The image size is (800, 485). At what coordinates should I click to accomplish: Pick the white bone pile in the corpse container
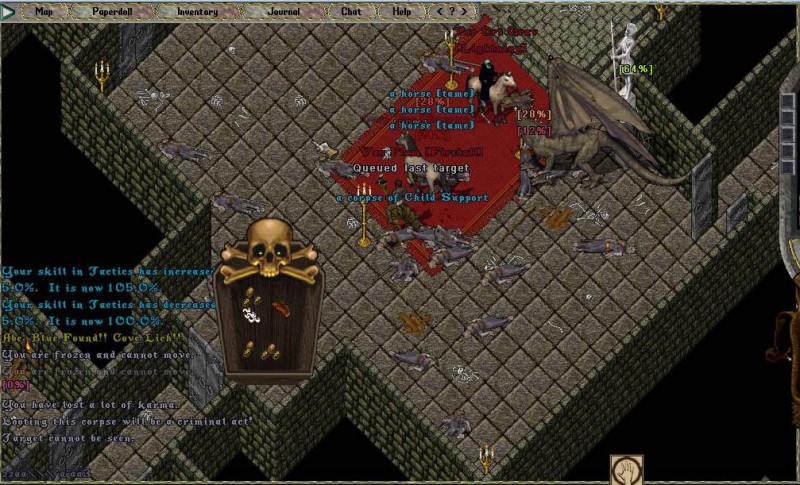pyautogui.click(x=252, y=315)
